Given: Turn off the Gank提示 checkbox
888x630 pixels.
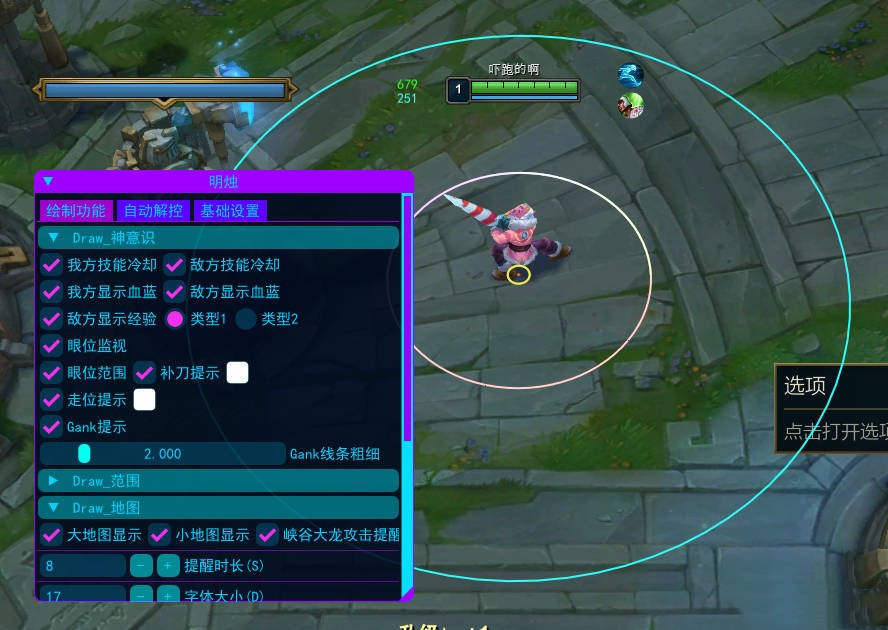Looking at the screenshot, I should (52, 427).
